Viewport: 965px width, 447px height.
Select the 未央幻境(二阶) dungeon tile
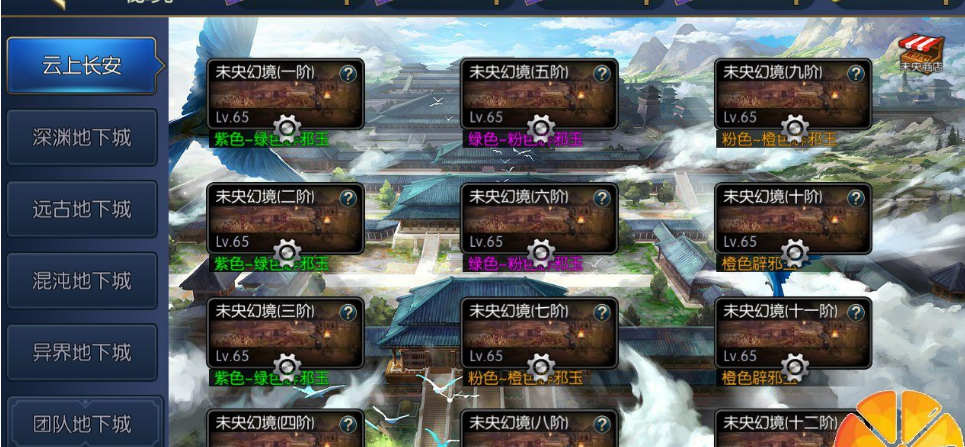pos(285,220)
